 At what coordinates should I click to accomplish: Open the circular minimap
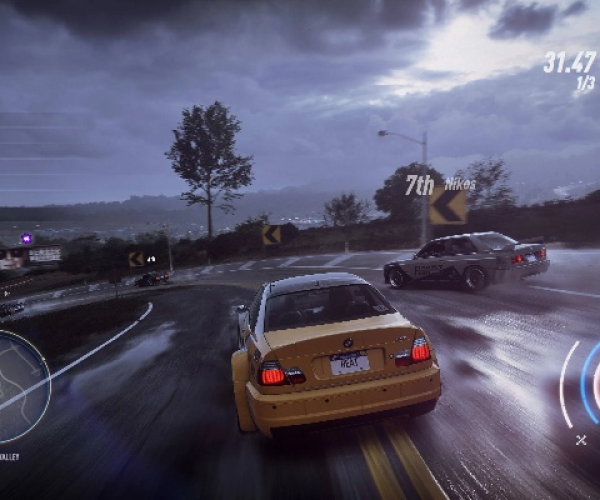(20, 387)
